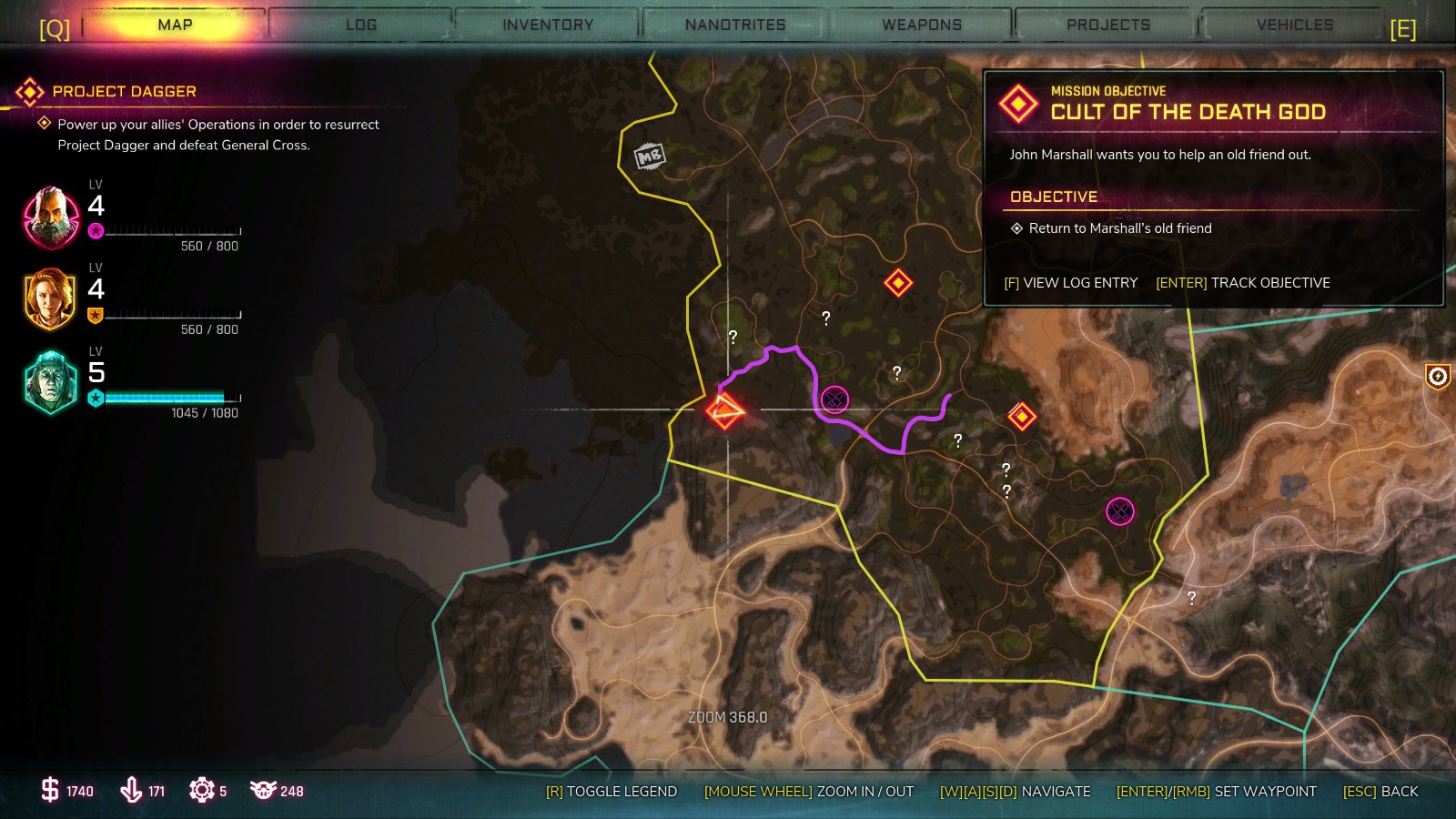Viewport: 1456px width, 819px height.
Task: Click the Set Waypoint option
Action: (x=1216, y=792)
